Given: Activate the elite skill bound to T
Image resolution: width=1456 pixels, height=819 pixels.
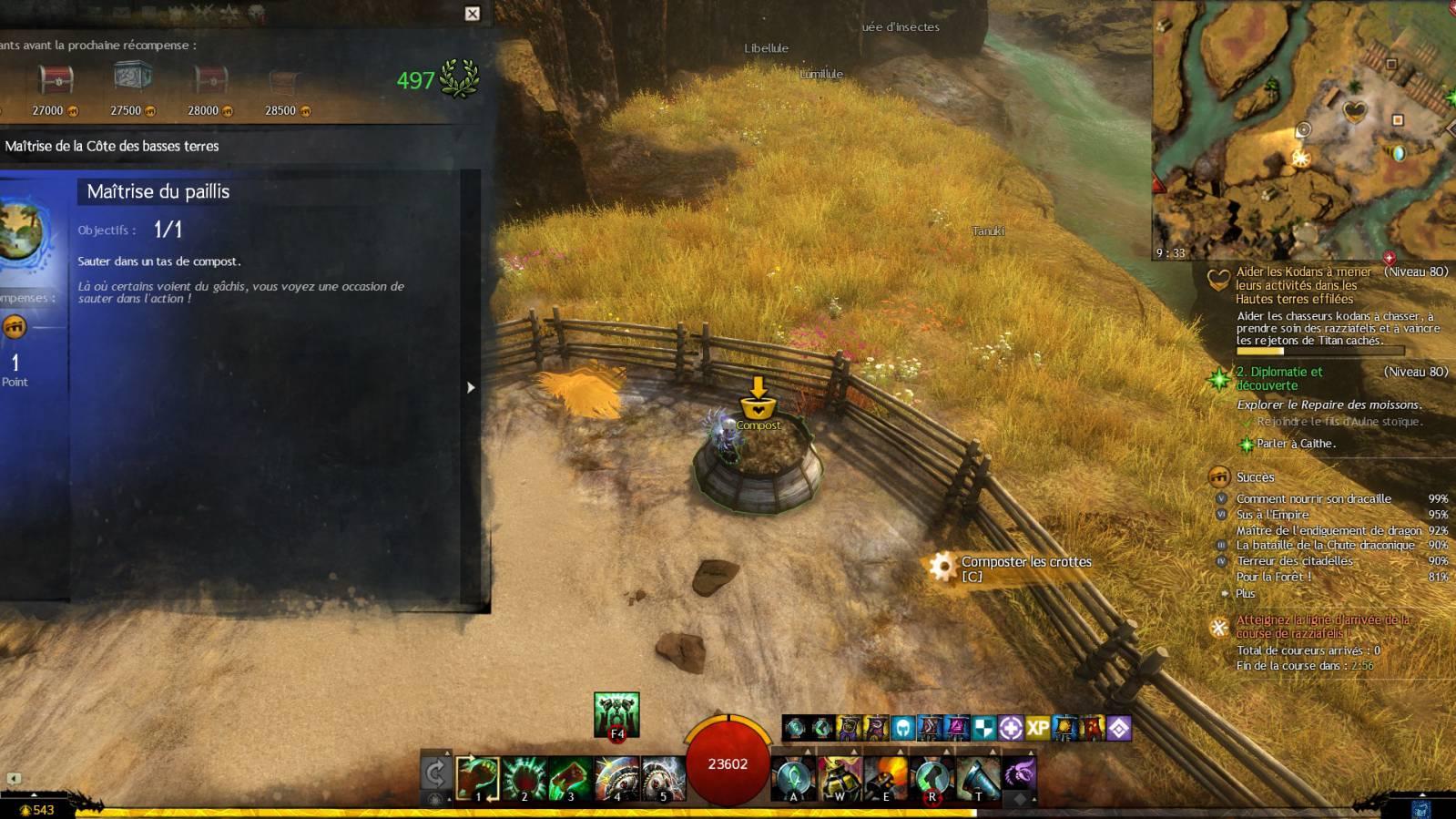Looking at the screenshot, I should [978, 779].
